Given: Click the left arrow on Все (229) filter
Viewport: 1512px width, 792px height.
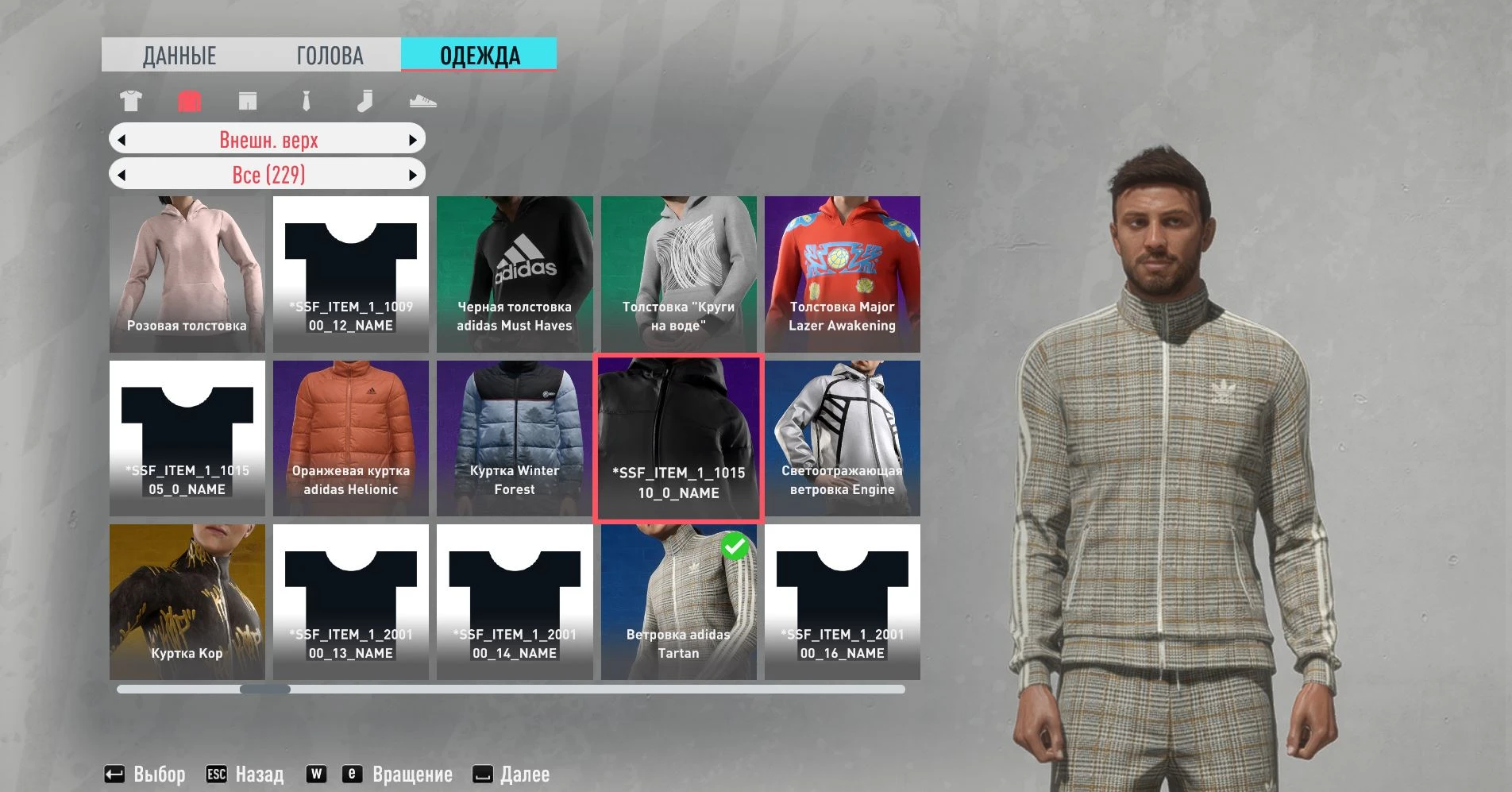Looking at the screenshot, I should point(121,174).
